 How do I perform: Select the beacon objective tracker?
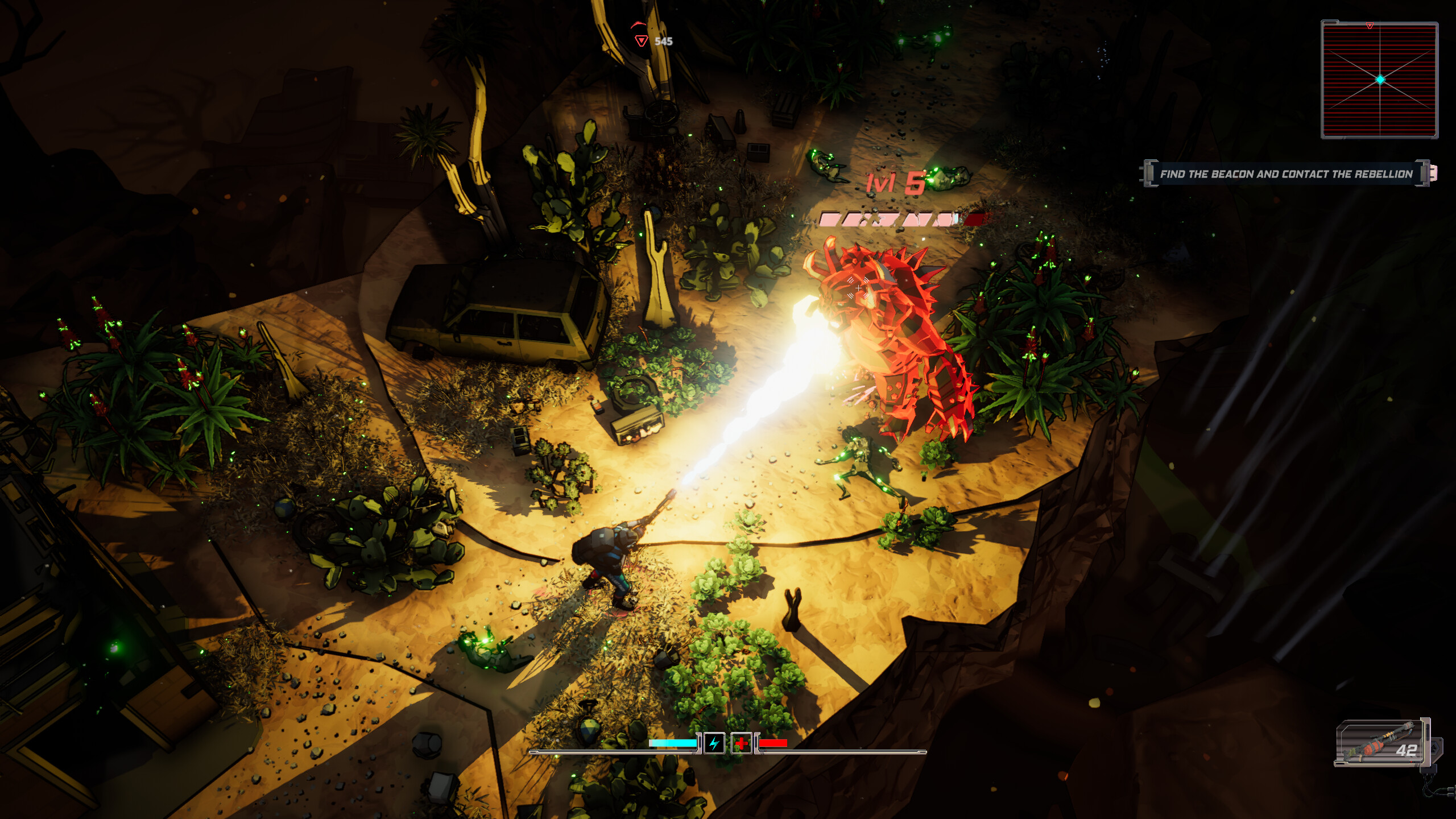coord(1286,174)
